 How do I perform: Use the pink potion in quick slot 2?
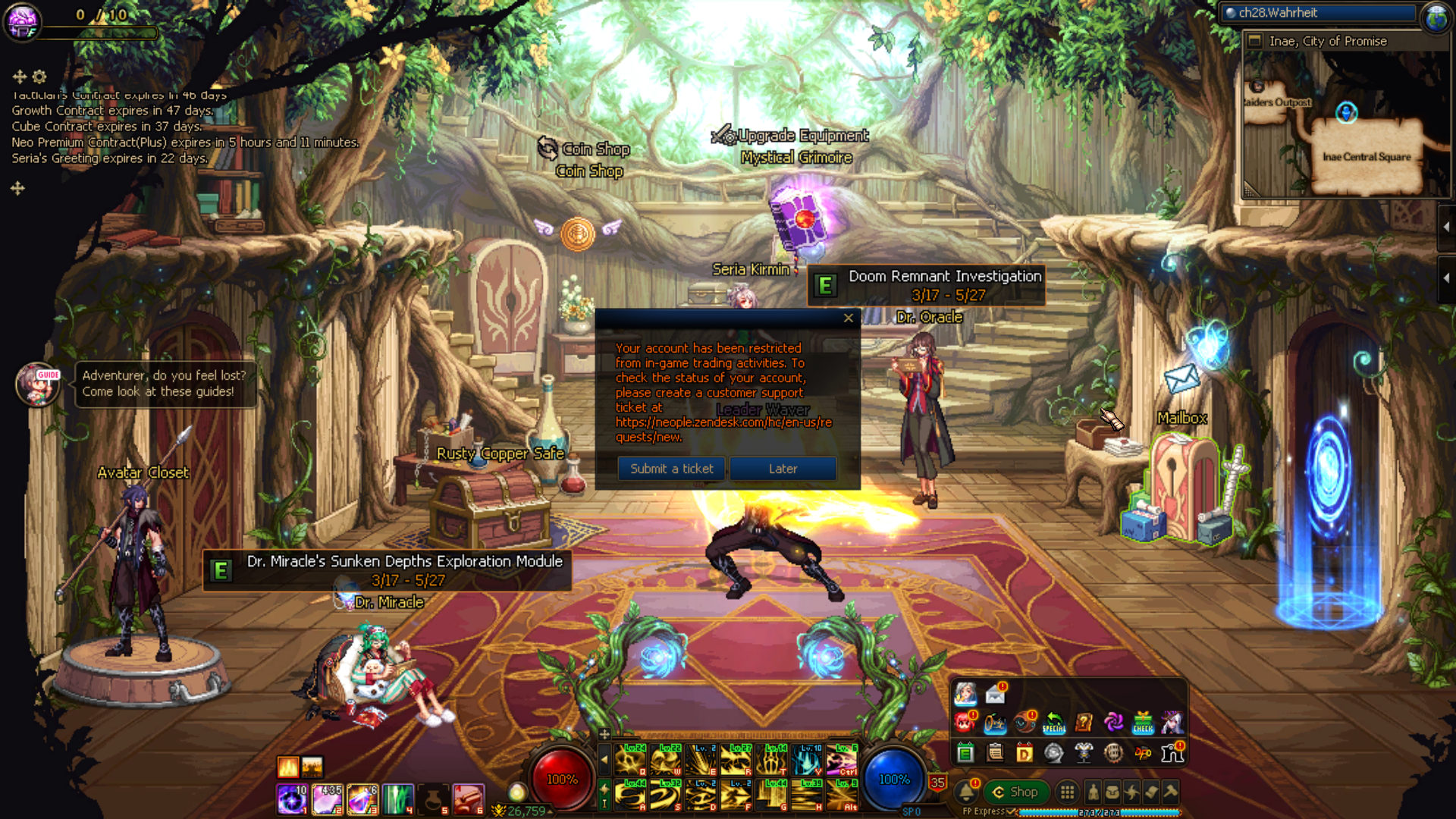[328, 799]
